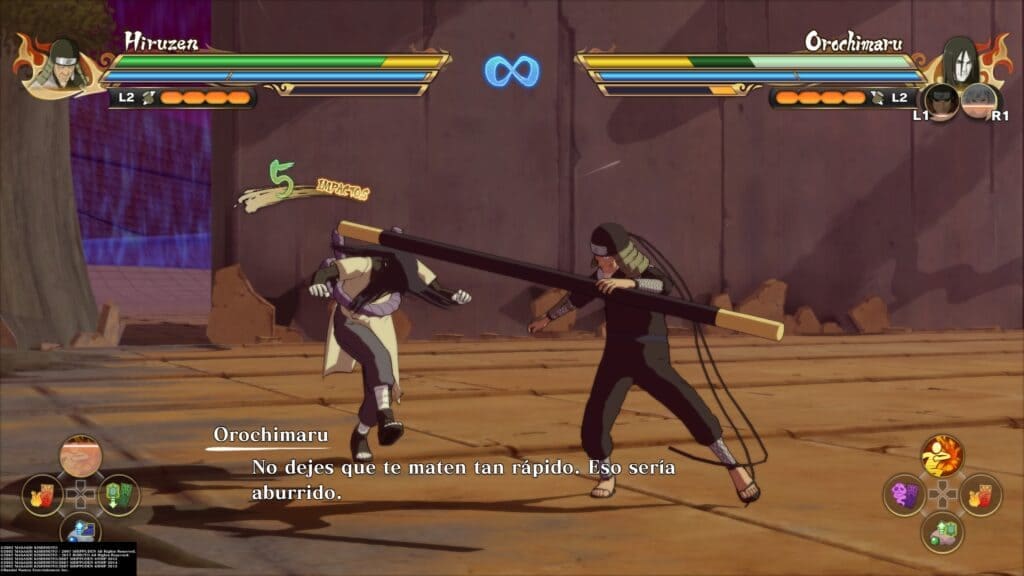Use the red fire tag in Orochimaru's wheel
The height and width of the screenshot is (576, 1024).
(980, 494)
